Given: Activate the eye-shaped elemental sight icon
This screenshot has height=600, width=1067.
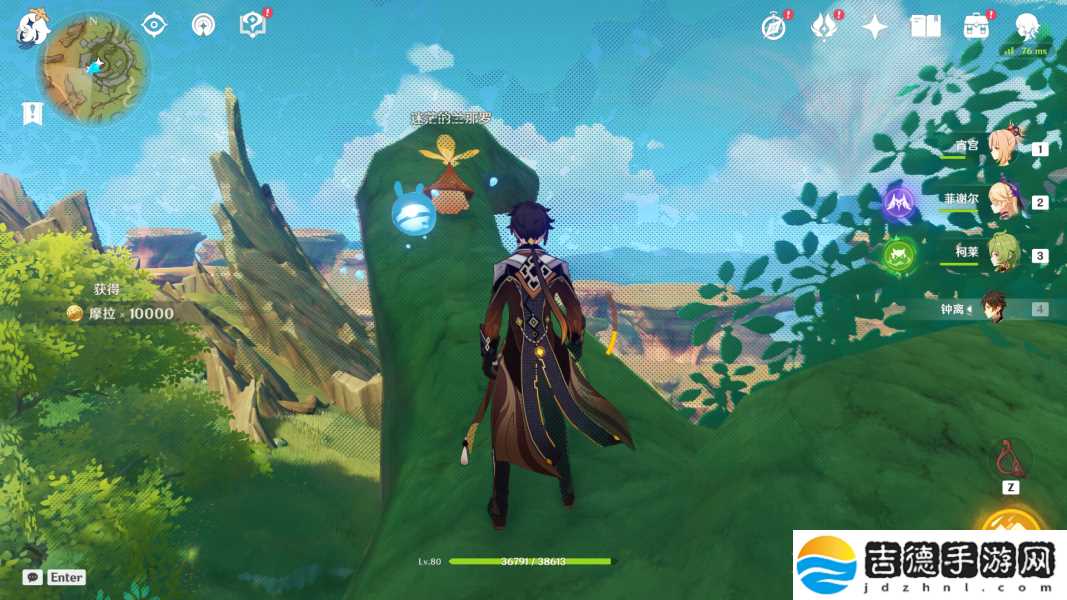Looking at the screenshot, I should pyautogui.click(x=154, y=25).
